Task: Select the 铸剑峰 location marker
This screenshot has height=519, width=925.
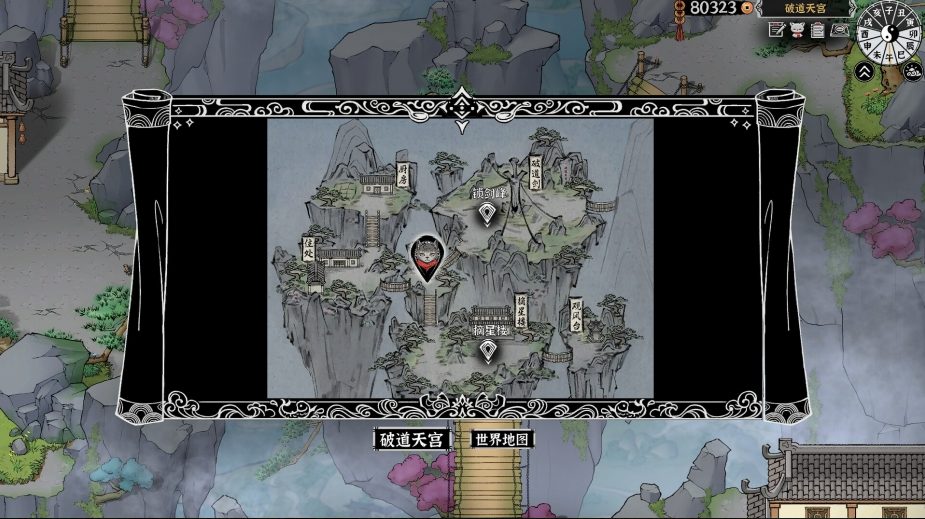Action: pyautogui.click(x=487, y=213)
